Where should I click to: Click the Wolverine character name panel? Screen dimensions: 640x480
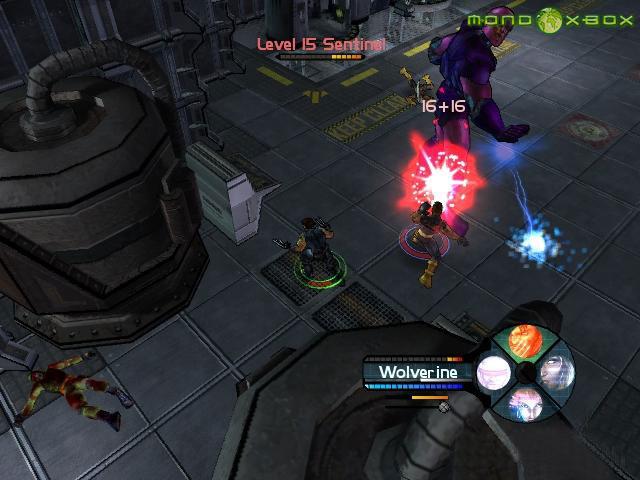pyautogui.click(x=418, y=372)
